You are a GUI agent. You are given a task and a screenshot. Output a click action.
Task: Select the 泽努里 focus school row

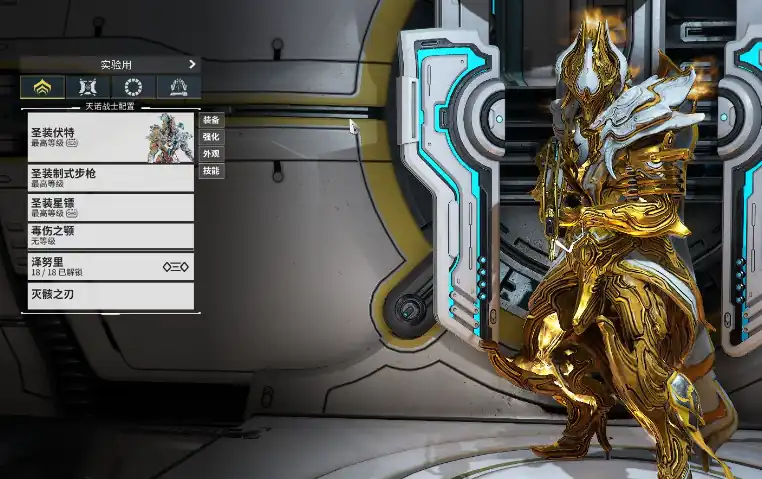point(110,266)
